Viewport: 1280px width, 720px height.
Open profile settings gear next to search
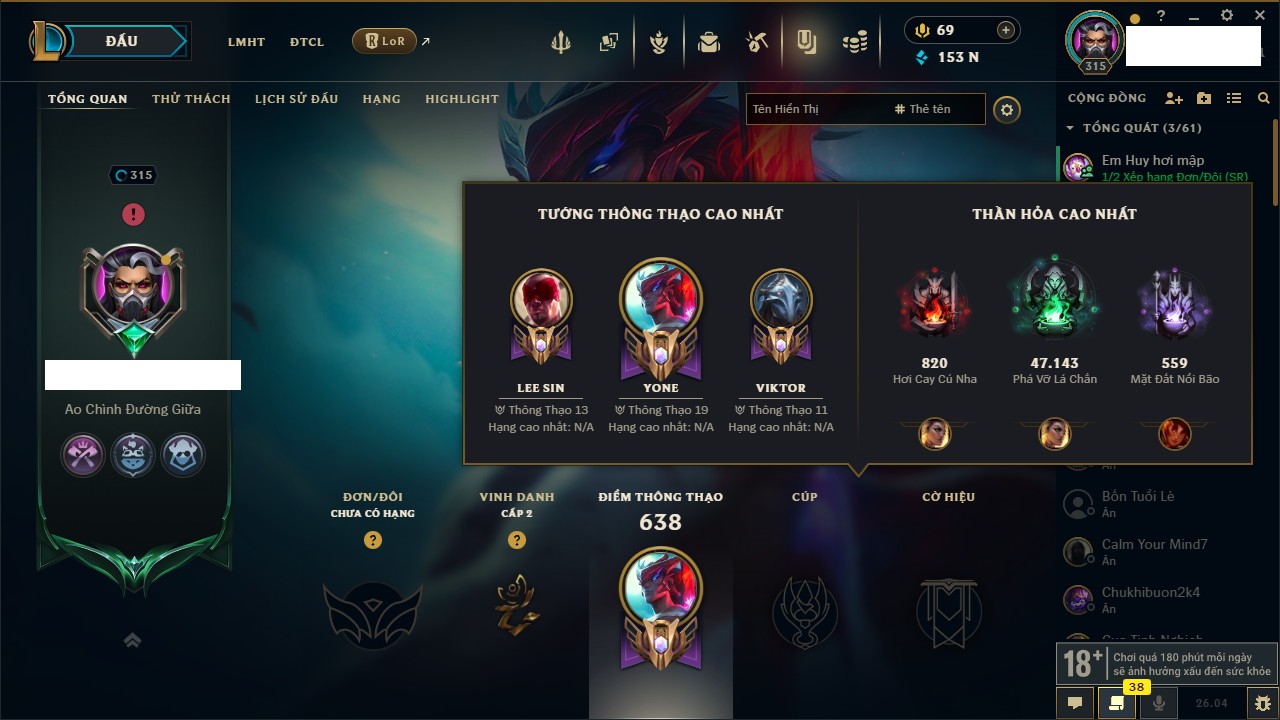[1007, 109]
